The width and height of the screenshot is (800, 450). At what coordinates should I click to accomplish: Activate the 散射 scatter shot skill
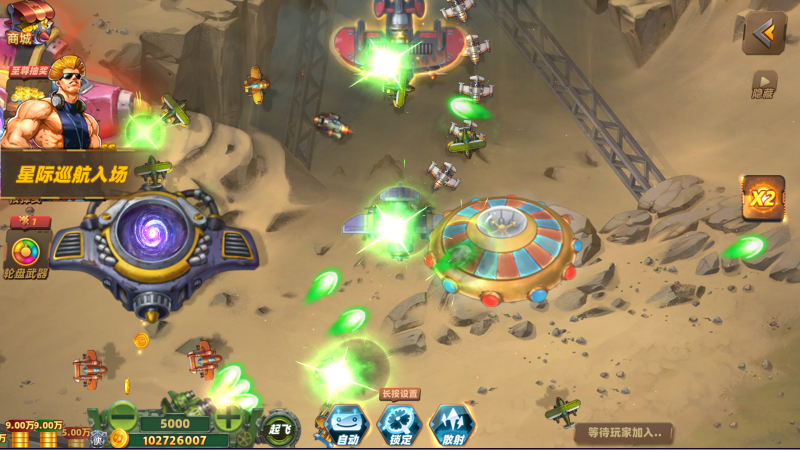(451, 424)
